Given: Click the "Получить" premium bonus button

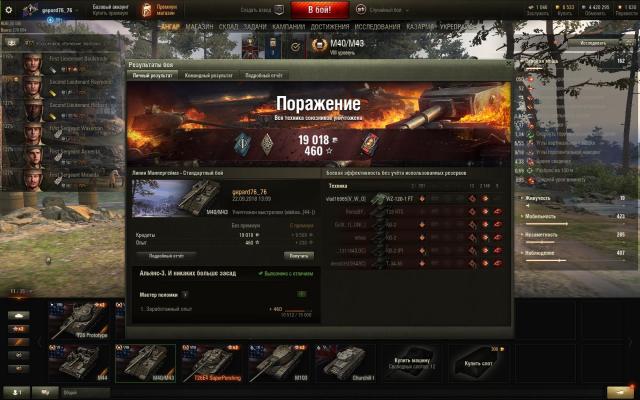Looking at the screenshot, I should (299, 255).
